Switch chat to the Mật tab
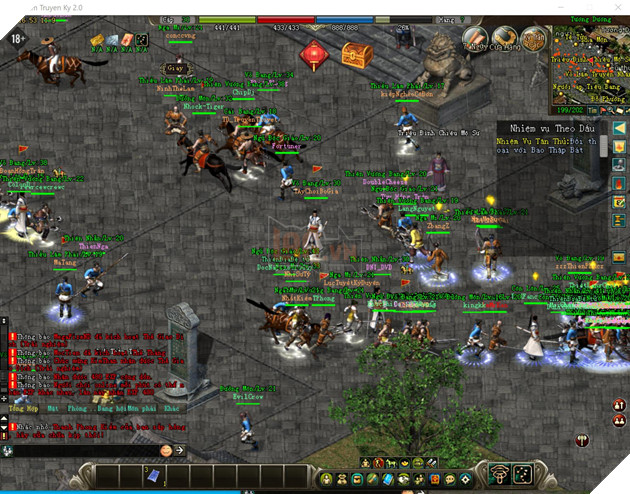 coord(53,410)
